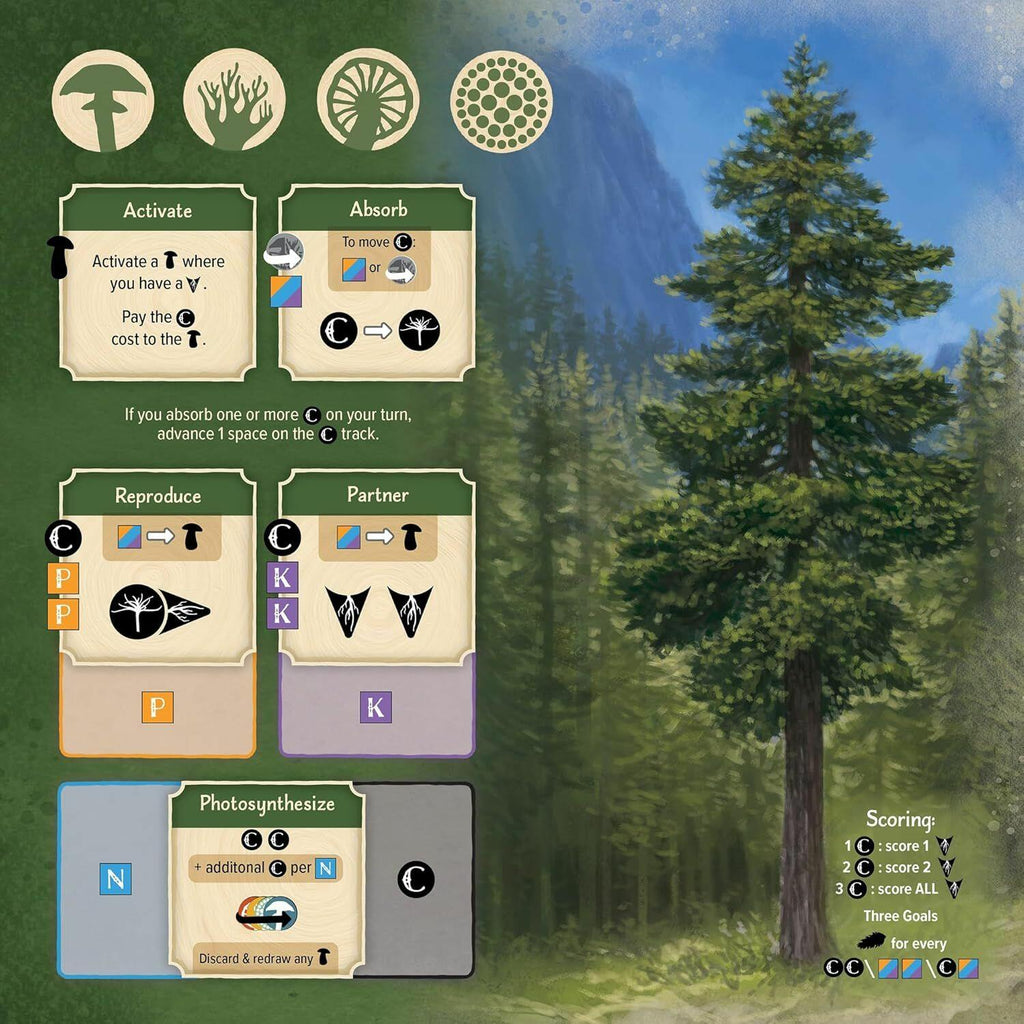Viewport: 1024px width, 1024px height.
Task: Click the orange P storage slot
Action: coord(158,708)
